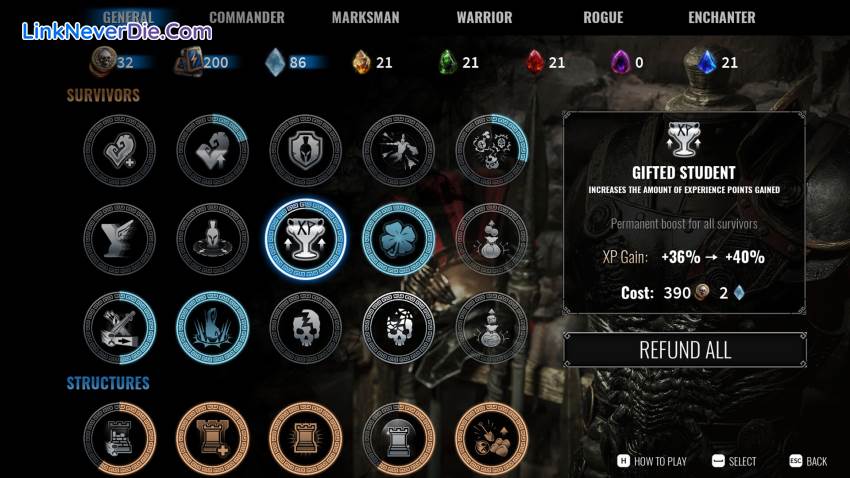850x478 pixels.
Task: Select the Warrior tab
Action: [484, 17]
